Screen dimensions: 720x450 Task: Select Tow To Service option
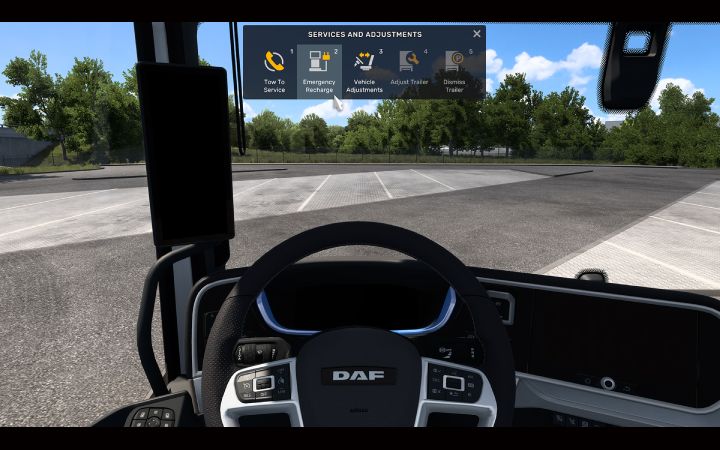273,70
